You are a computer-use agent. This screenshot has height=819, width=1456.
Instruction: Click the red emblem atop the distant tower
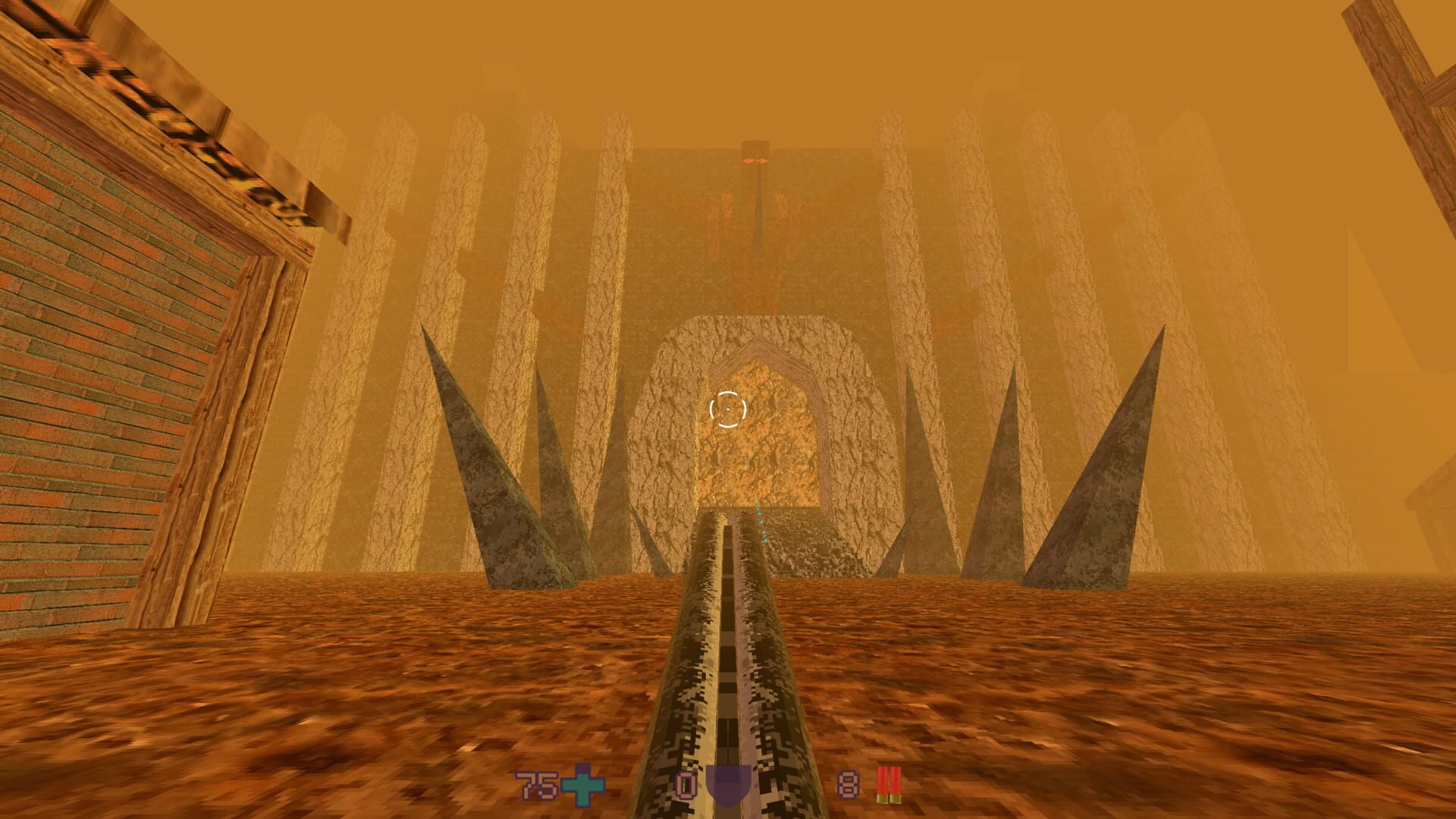tap(755, 159)
